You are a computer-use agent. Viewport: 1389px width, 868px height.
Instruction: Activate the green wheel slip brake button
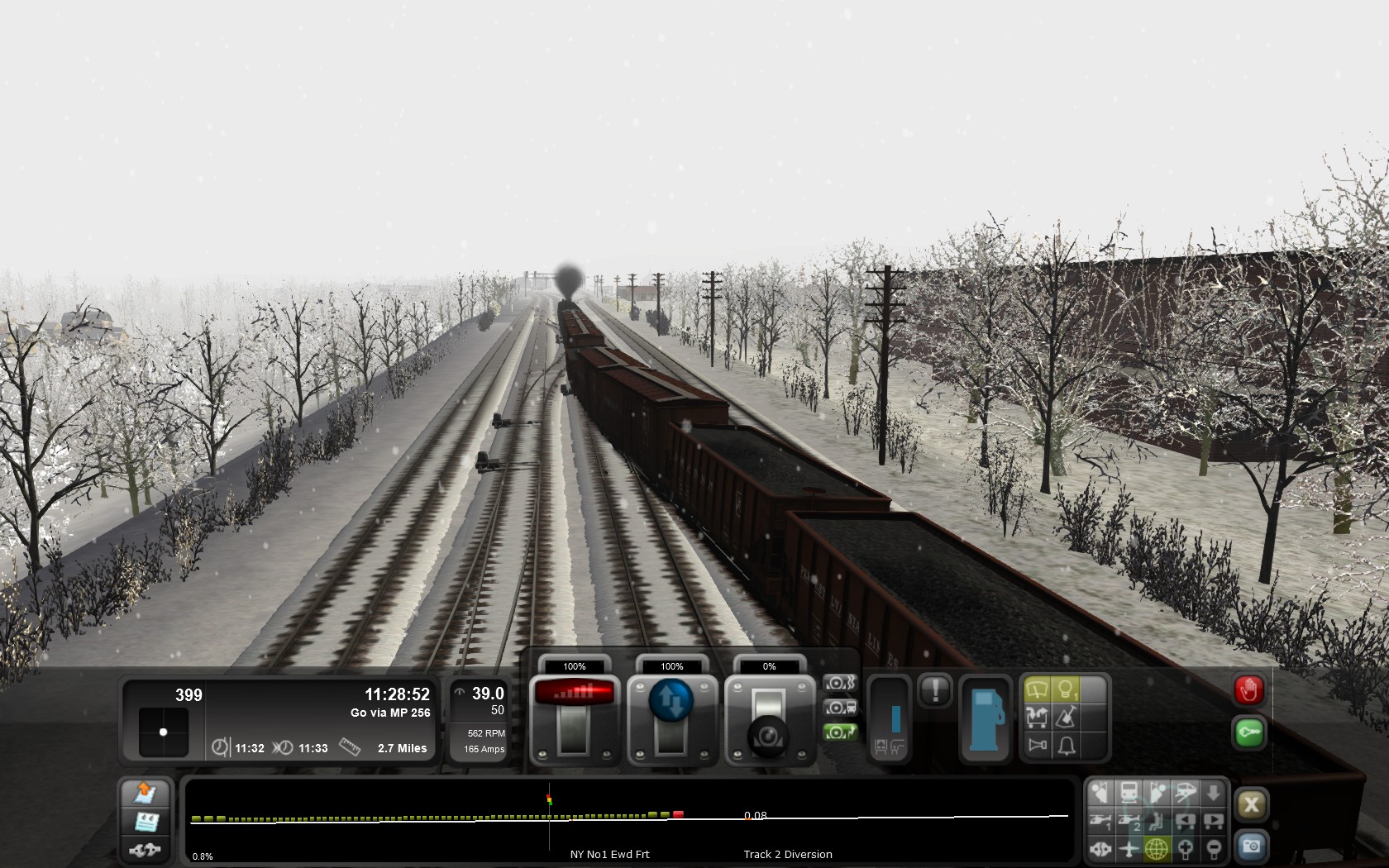point(839,732)
